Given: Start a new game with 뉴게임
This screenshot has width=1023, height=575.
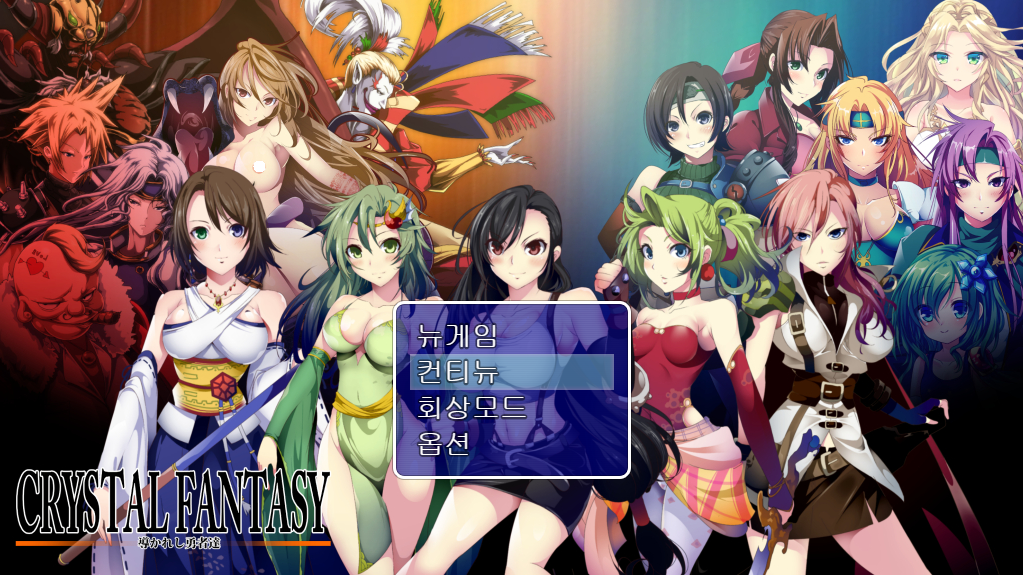Looking at the screenshot, I should click(x=457, y=336).
